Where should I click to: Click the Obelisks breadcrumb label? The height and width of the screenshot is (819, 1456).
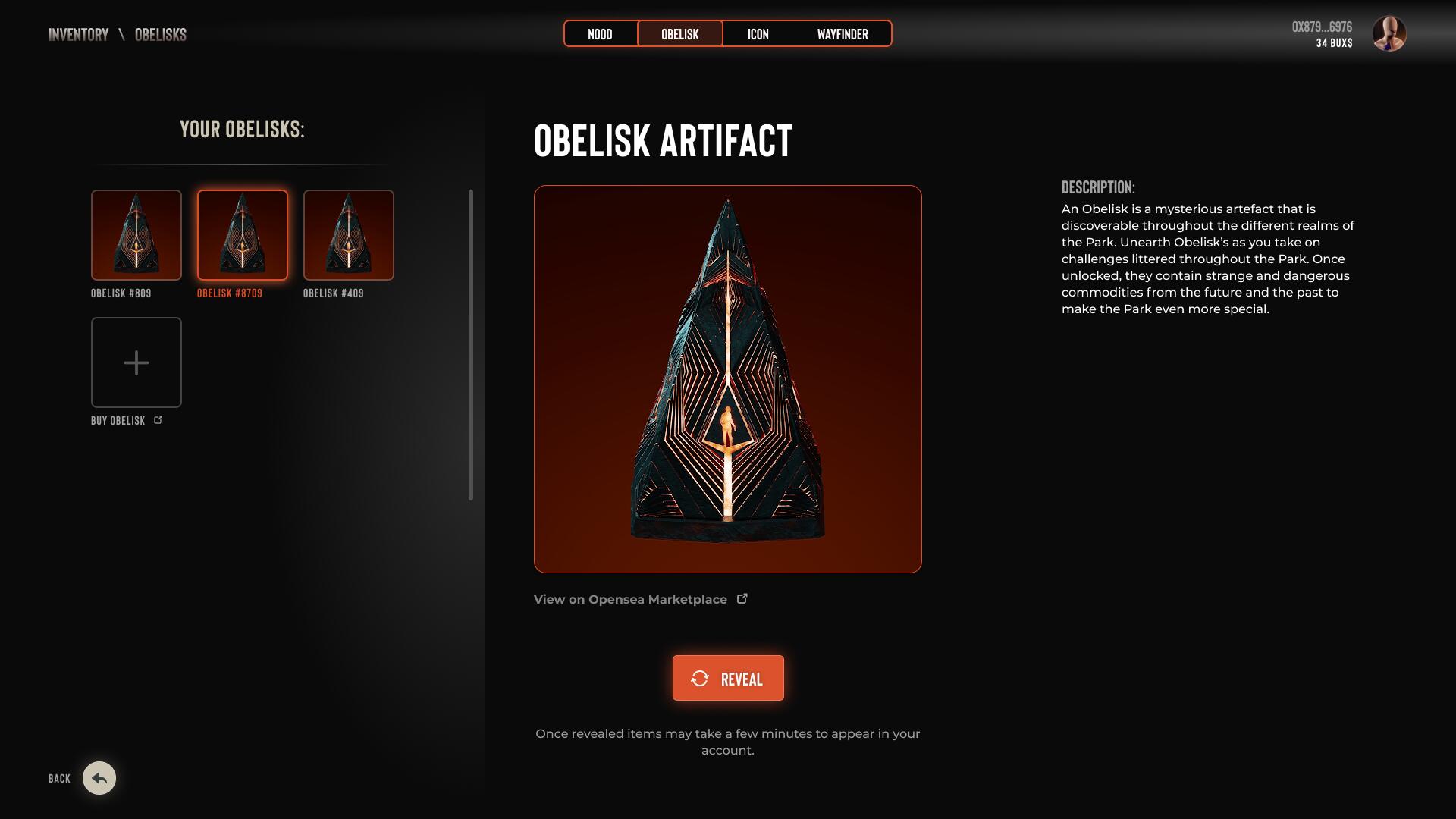(160, 34)
